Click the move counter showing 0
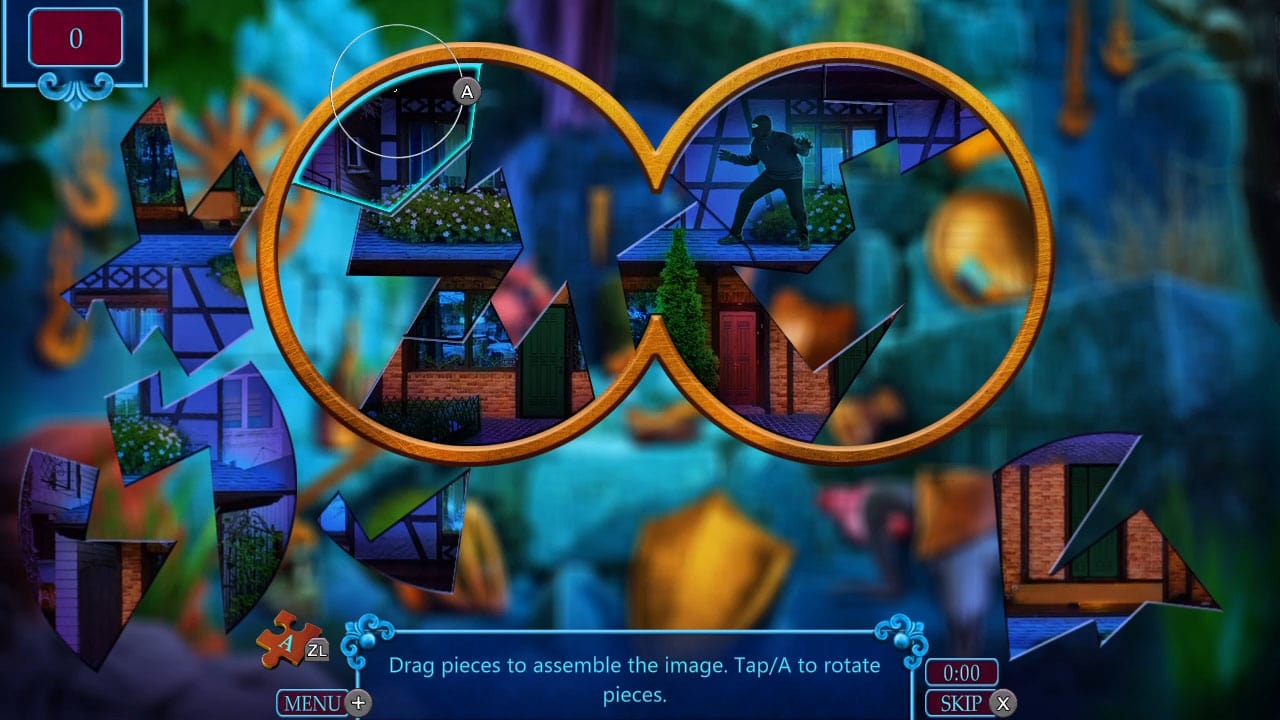The image size is (1280, 720). click(x=75, y=38)
